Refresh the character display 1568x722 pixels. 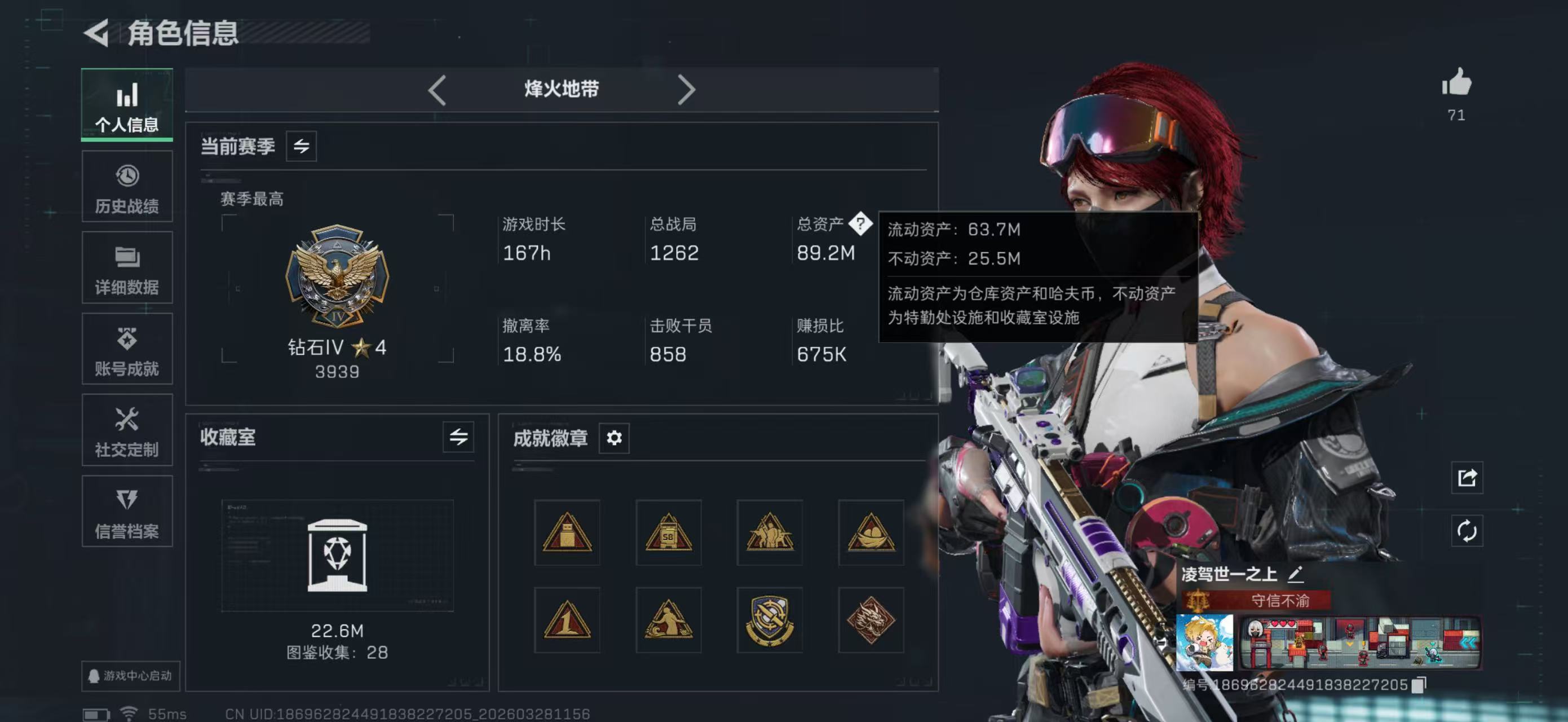coord(1467,530)
